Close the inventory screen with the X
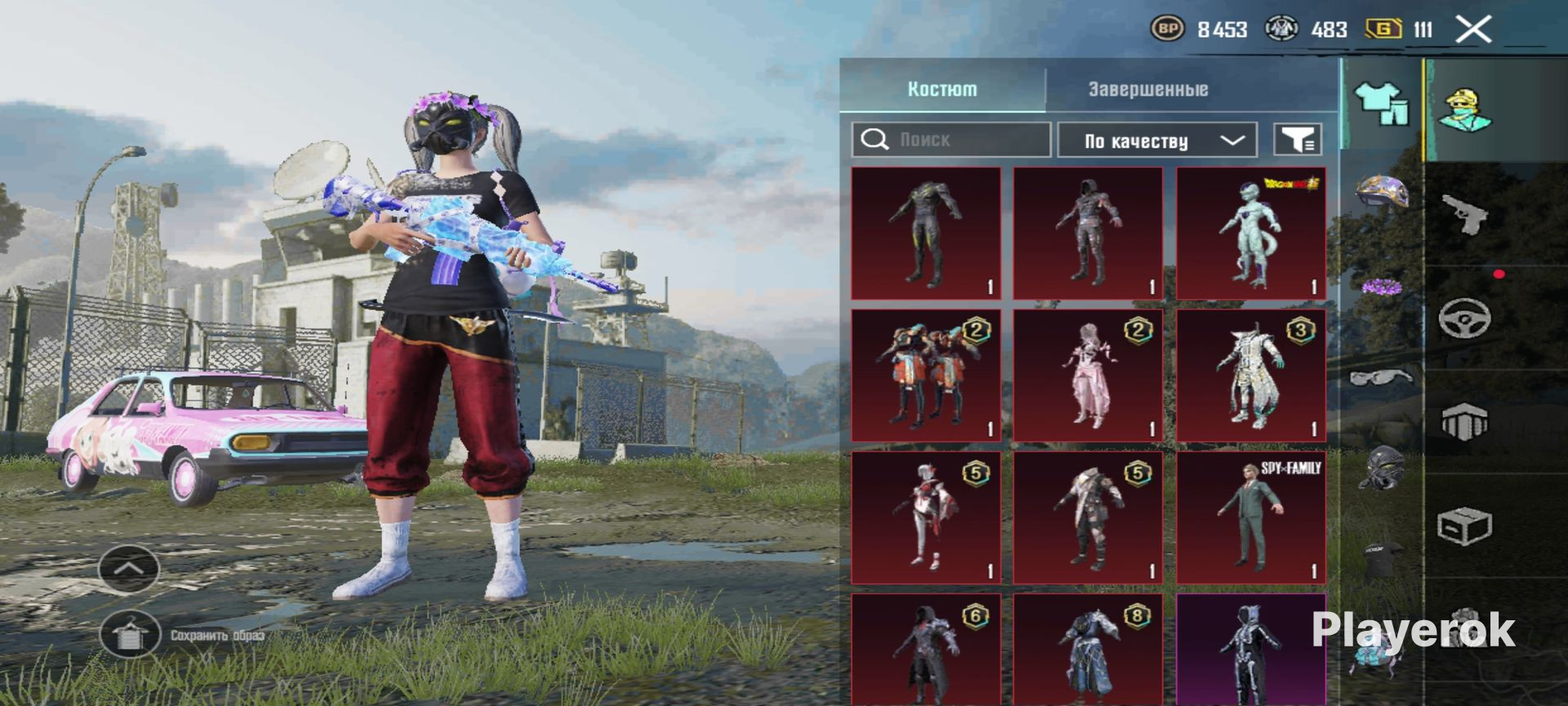This screenshot has width=1568, height=706. [x=1473, y=30]
